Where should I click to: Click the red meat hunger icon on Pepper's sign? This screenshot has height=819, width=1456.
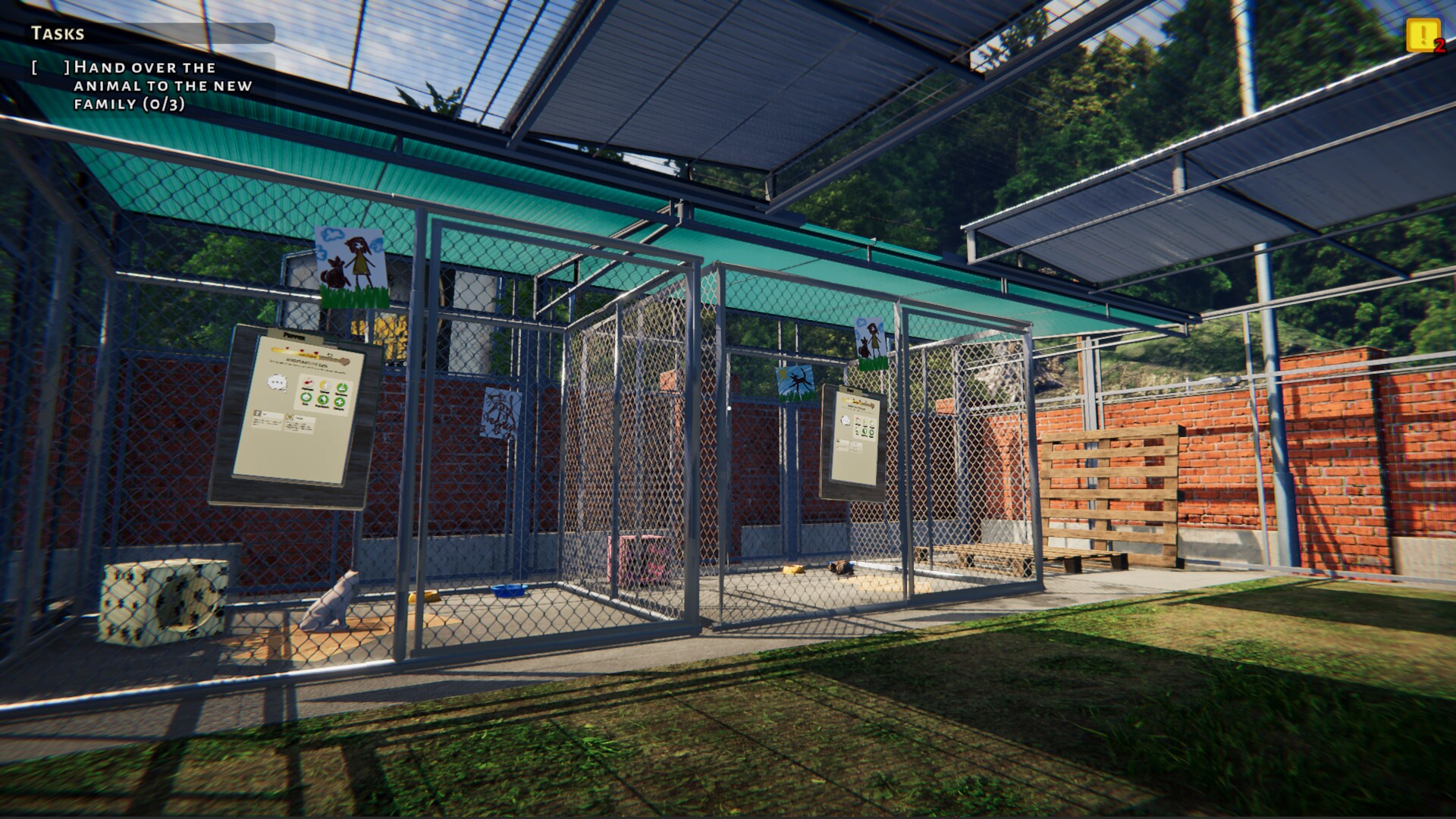(307, 381)
